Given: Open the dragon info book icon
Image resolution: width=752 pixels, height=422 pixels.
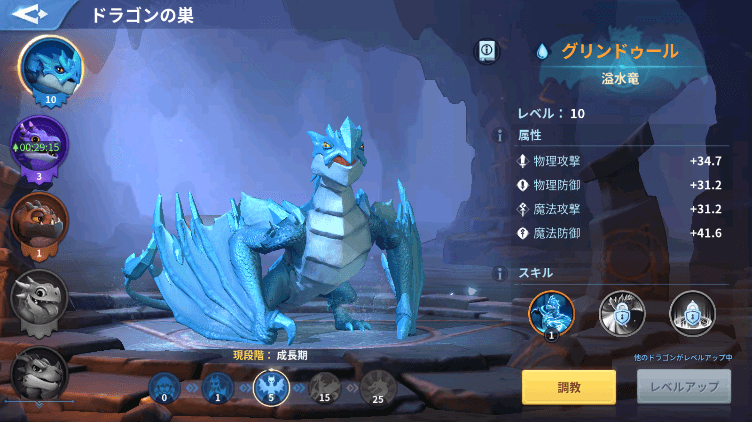Looking at the screenshot, I should coord(488,50).
